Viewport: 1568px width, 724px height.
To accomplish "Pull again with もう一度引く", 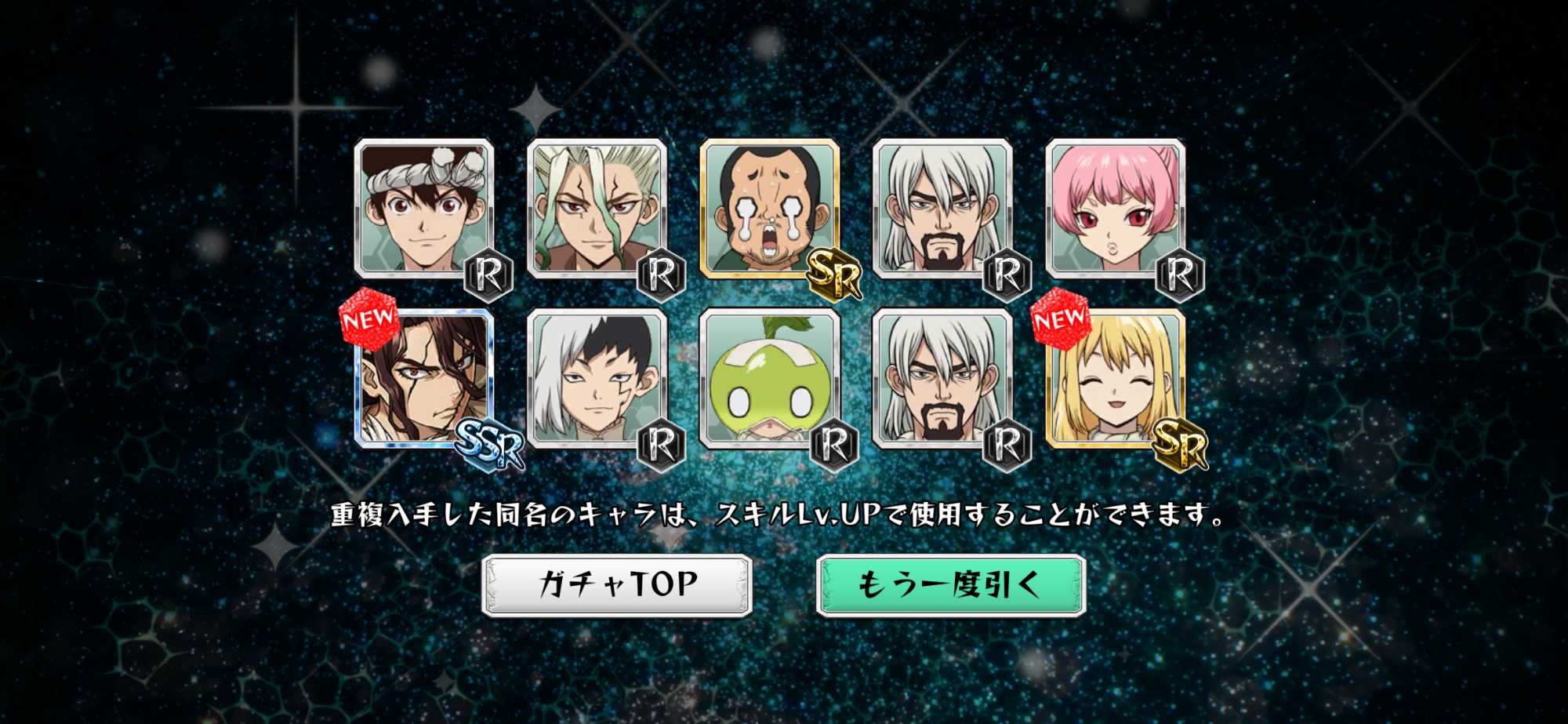I will tap(950, 585).
